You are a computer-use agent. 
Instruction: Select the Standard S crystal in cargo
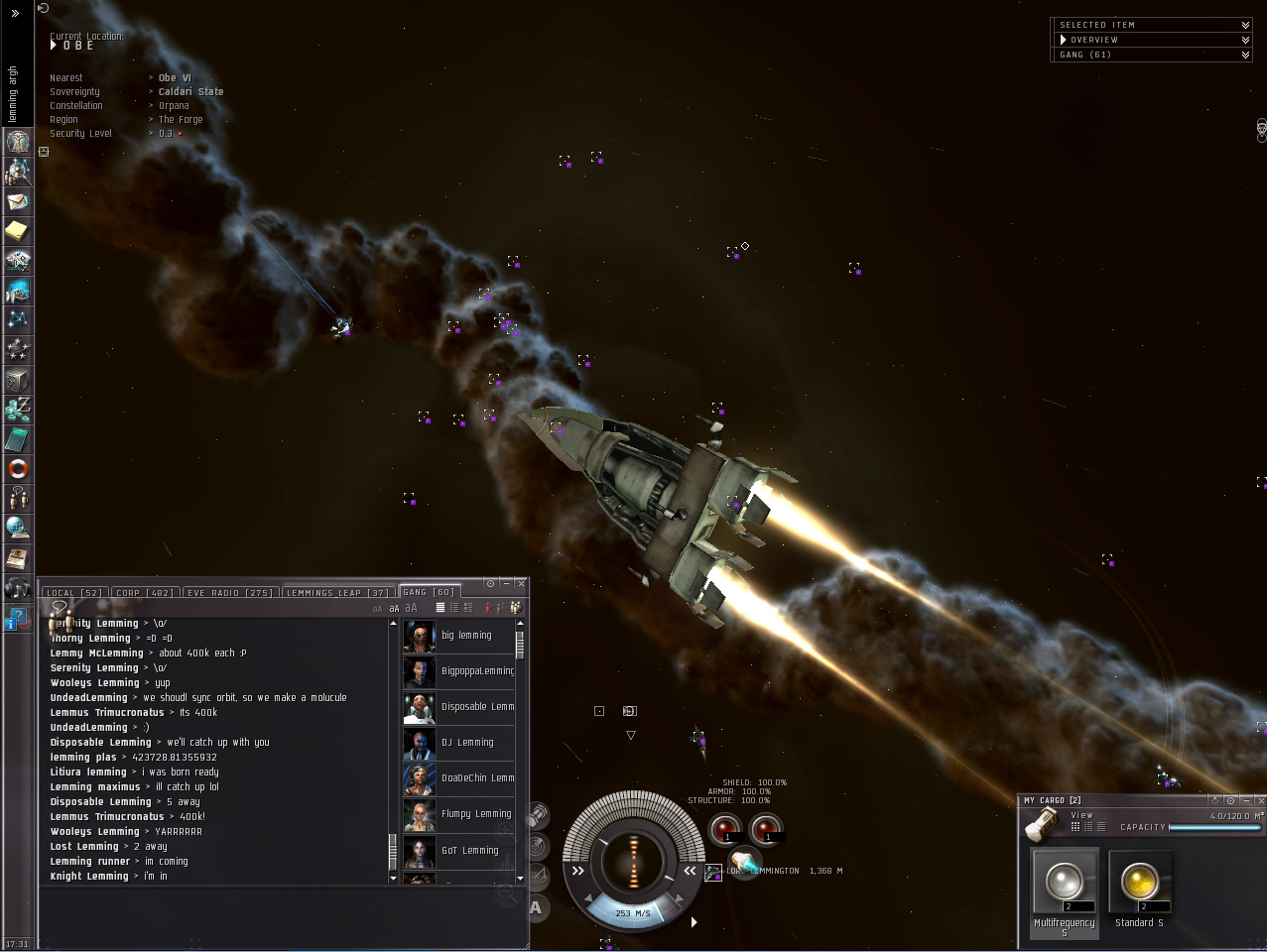(x=1139, y=884)
